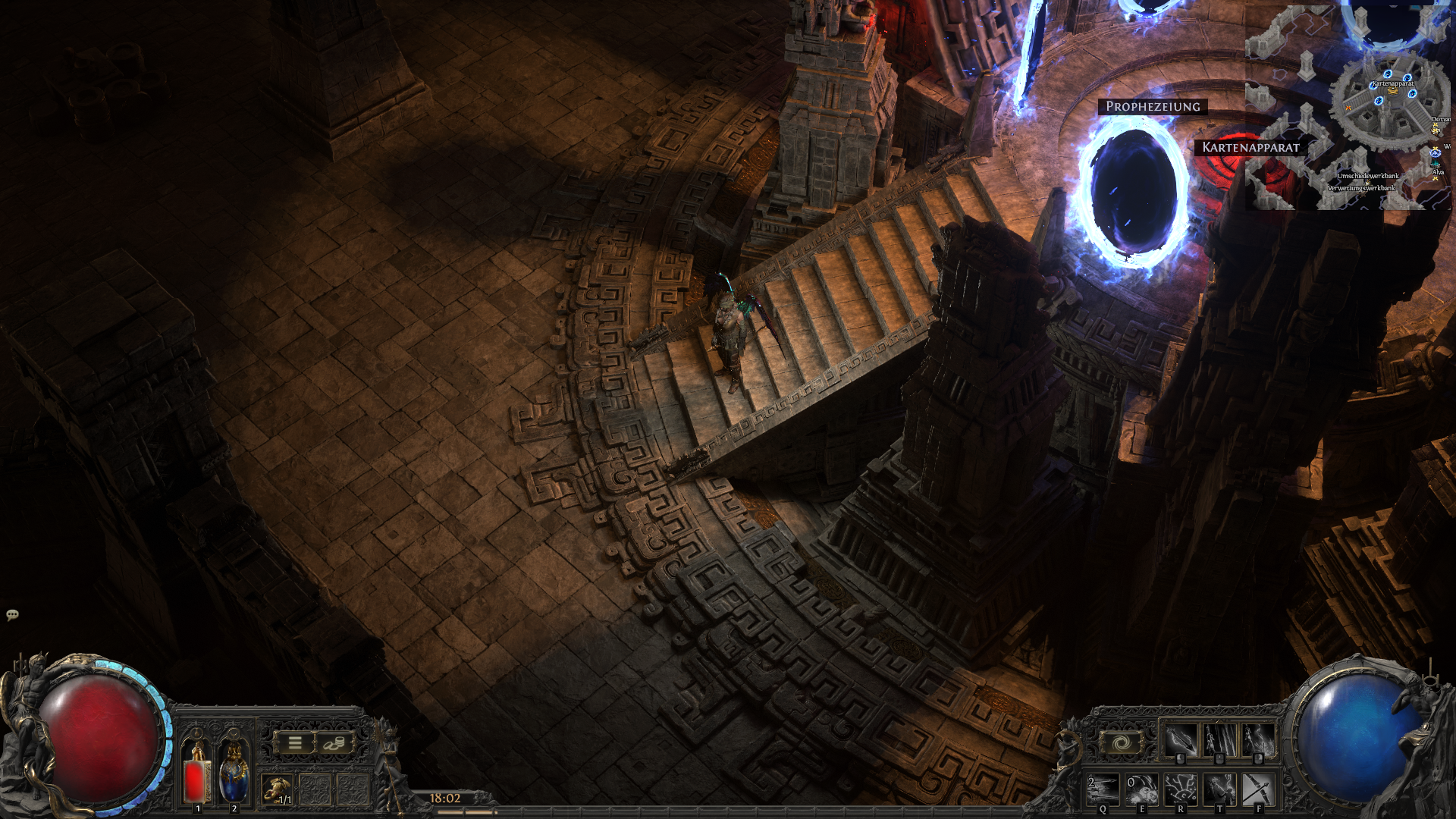Image resolution: width=1456 pixels, height=819 pixels.
Task: Select the archer with mist skill
Action: [x=1258, y=740]
